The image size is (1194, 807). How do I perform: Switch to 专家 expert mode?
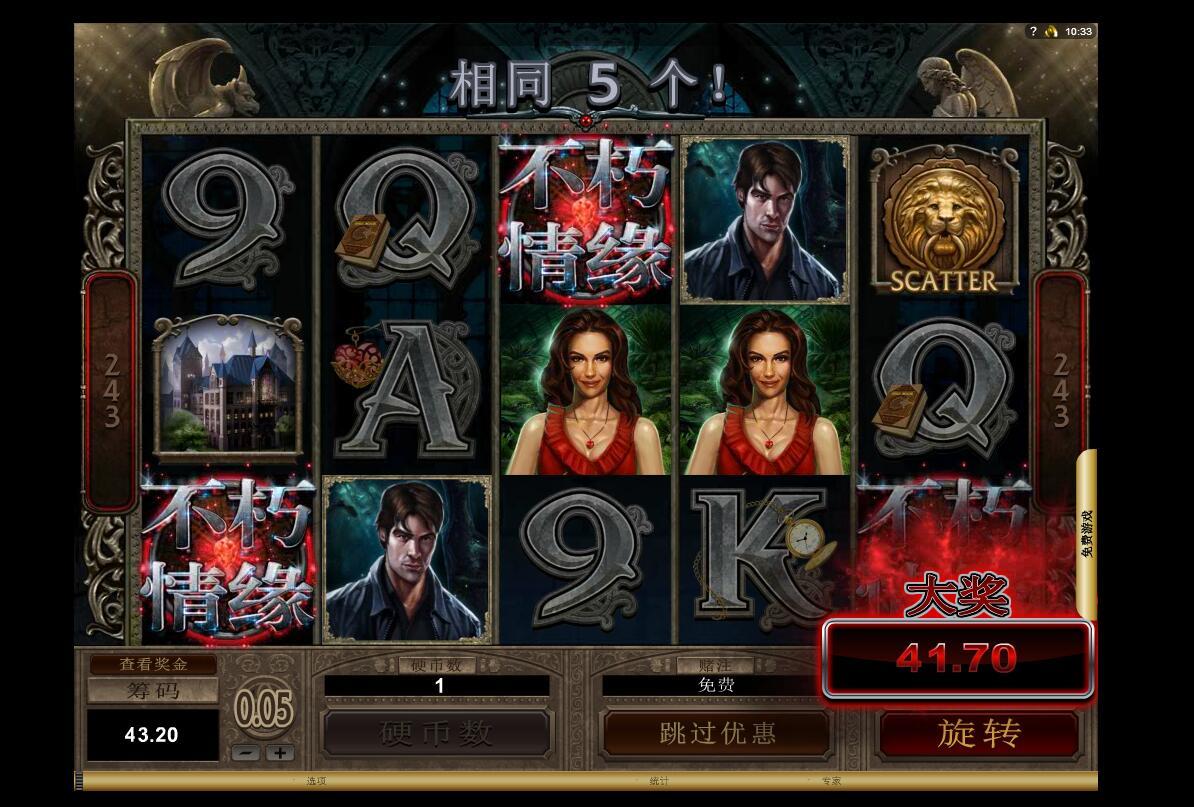click(x=831, y=781)
